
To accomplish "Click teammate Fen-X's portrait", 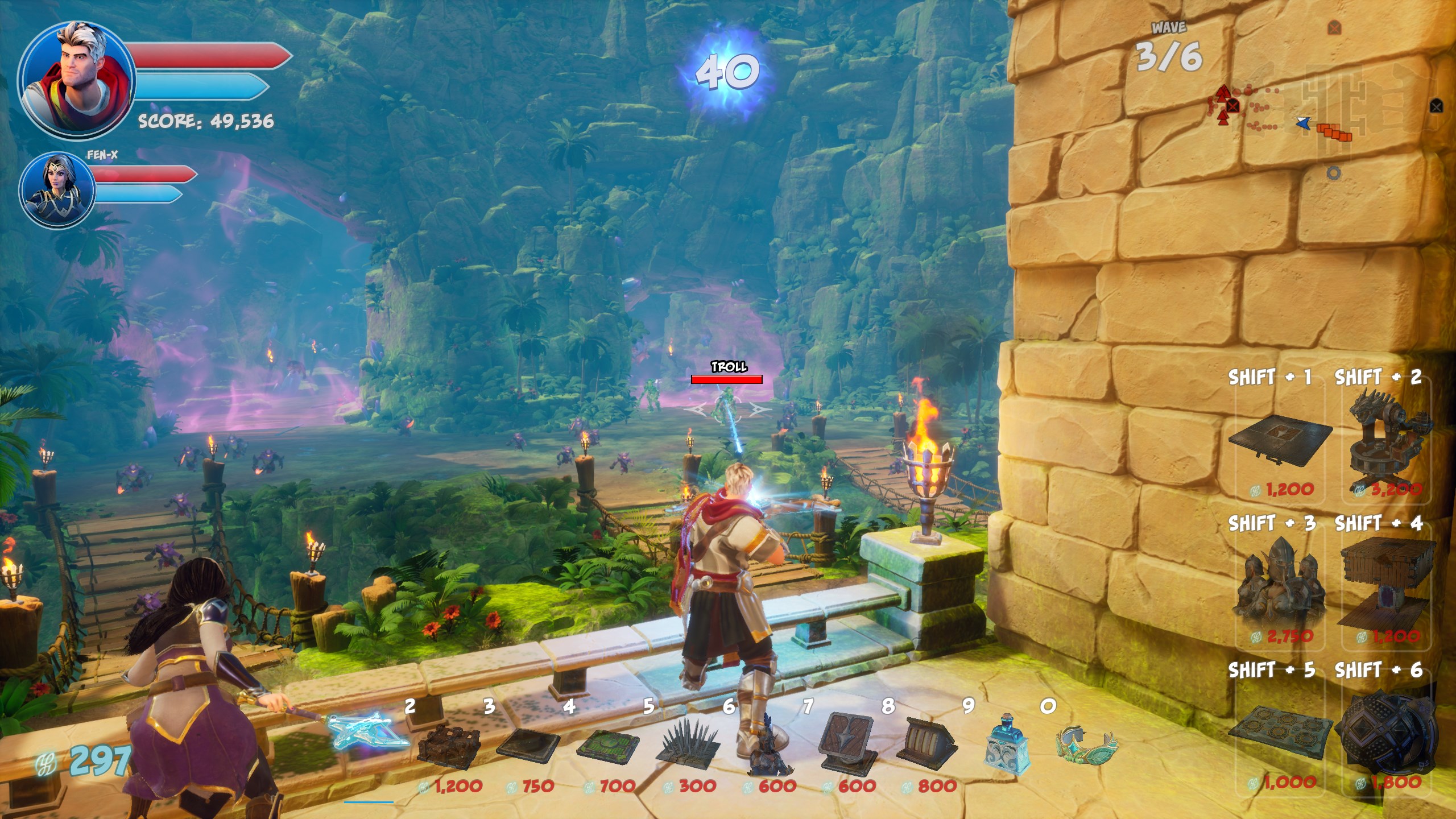I will tap(57, 189).
